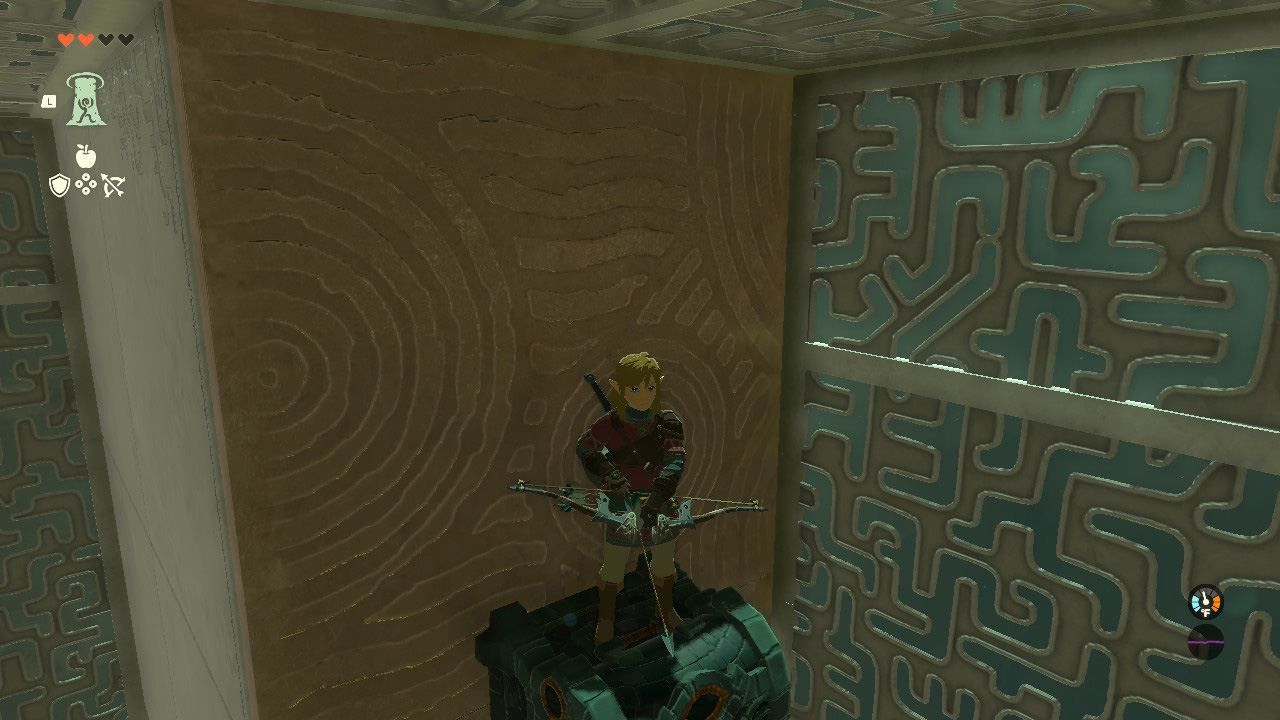The image size is (1280, 720).
Task: Click the °F label on the thermometer
Action: (1206, 611)
